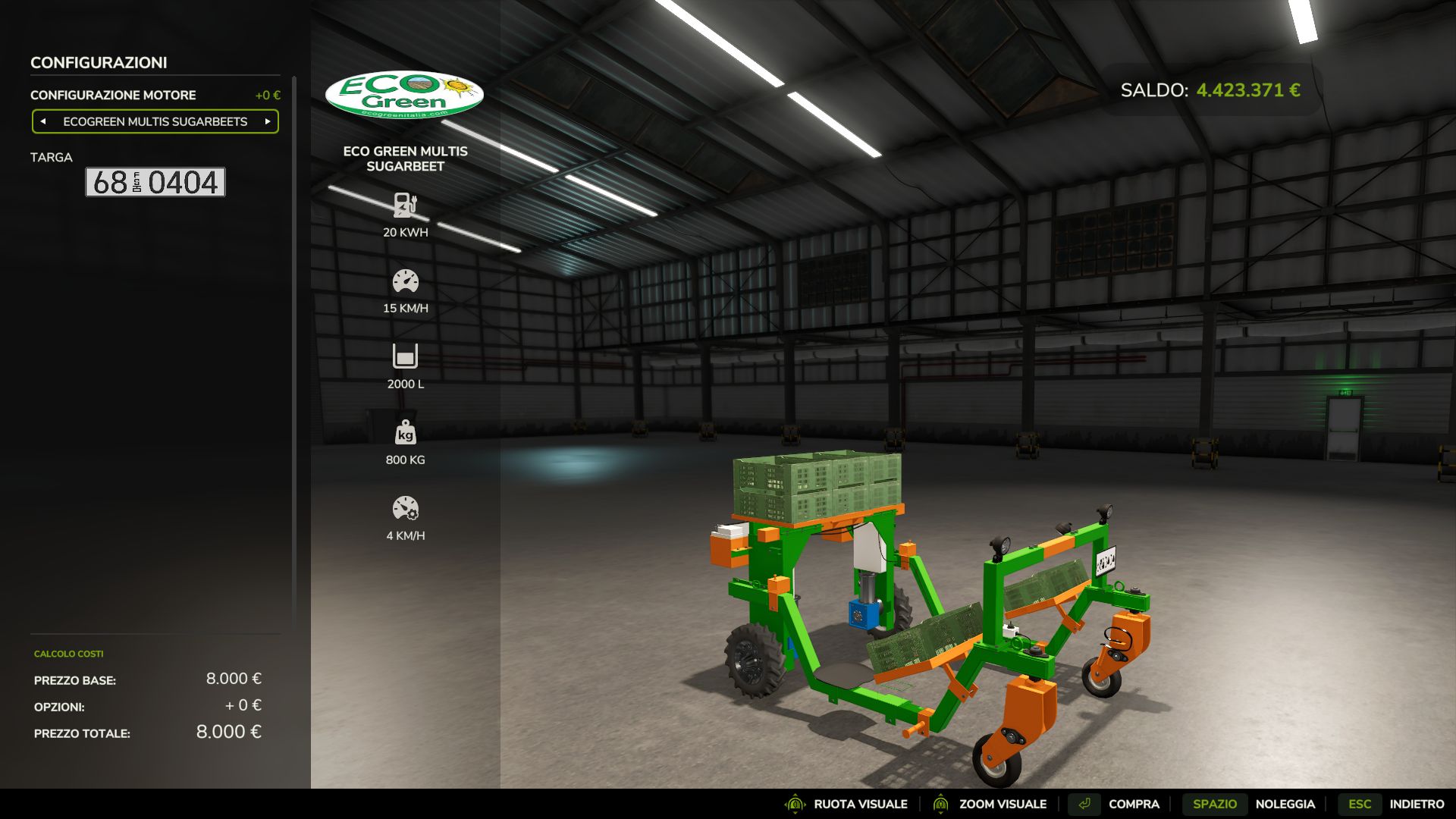Image resolution: width=1456 pixels, height=819 pixels.
Task: Edit the Targa license plate 68 0404
Action: [x=155, y=183]
